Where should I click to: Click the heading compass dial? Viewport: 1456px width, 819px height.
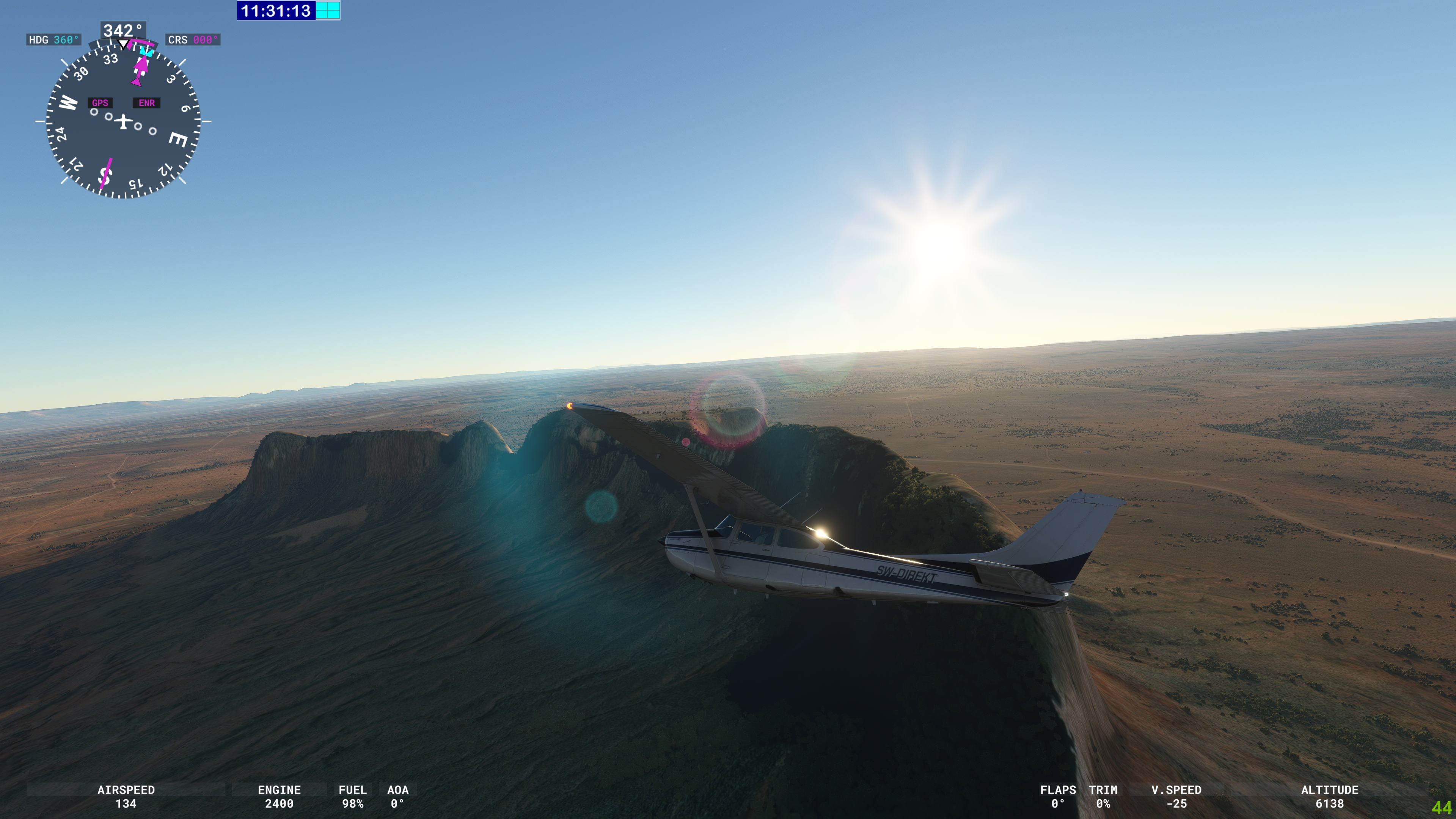click(x=123, y=121)
